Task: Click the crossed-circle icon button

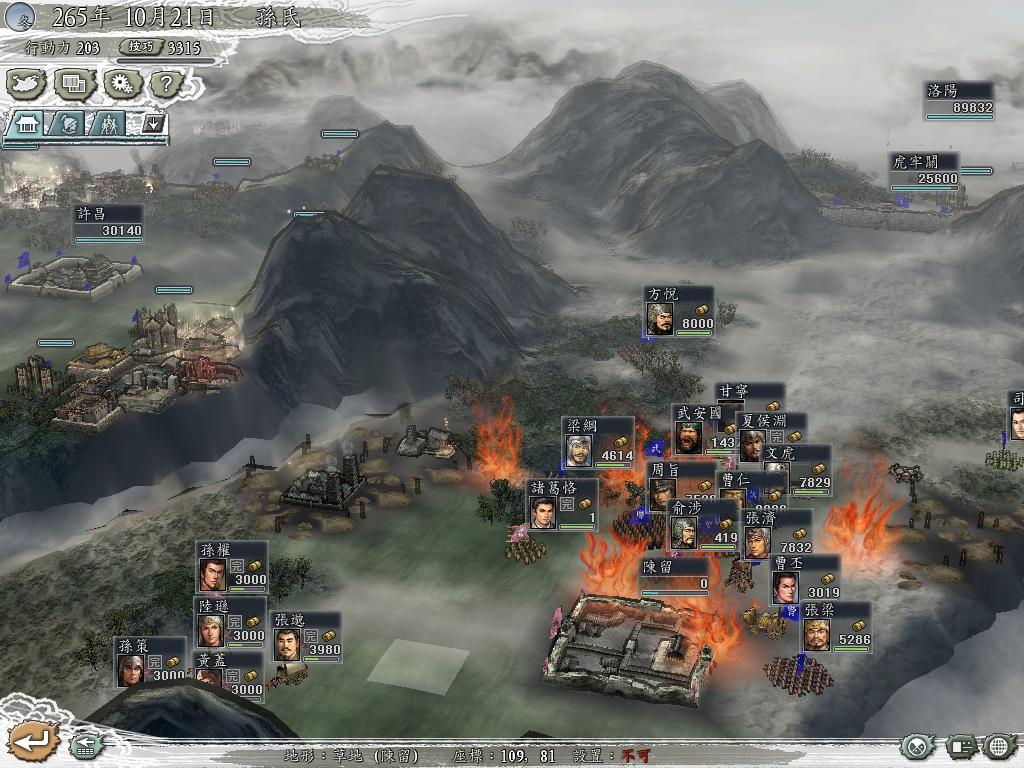Action: pyautogui.click(x=917, y=746)
